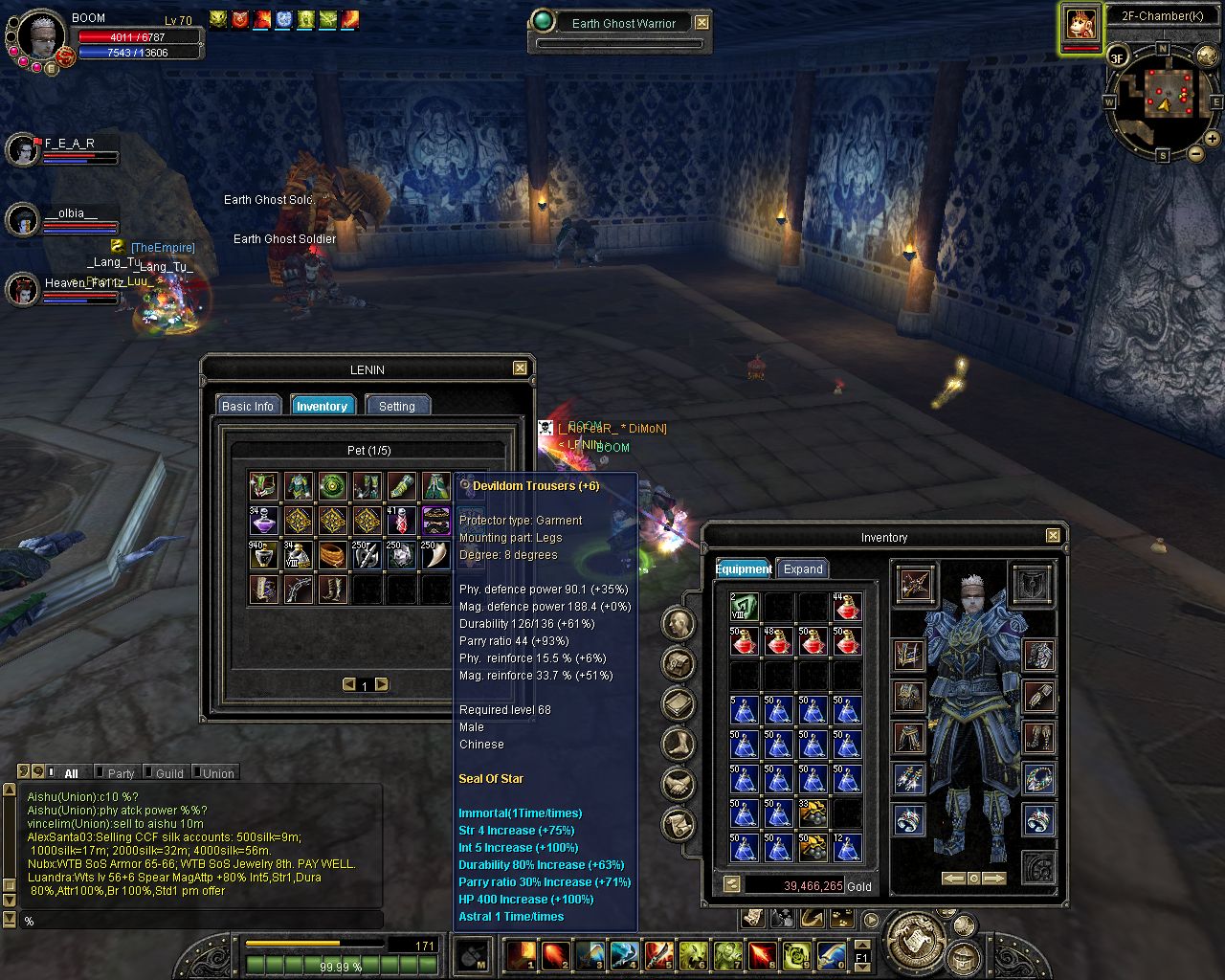The width and height of the screenshot is (1225, 980).
Task: Activate the skill in hotbar slot 1
Action: click(522, 954)
